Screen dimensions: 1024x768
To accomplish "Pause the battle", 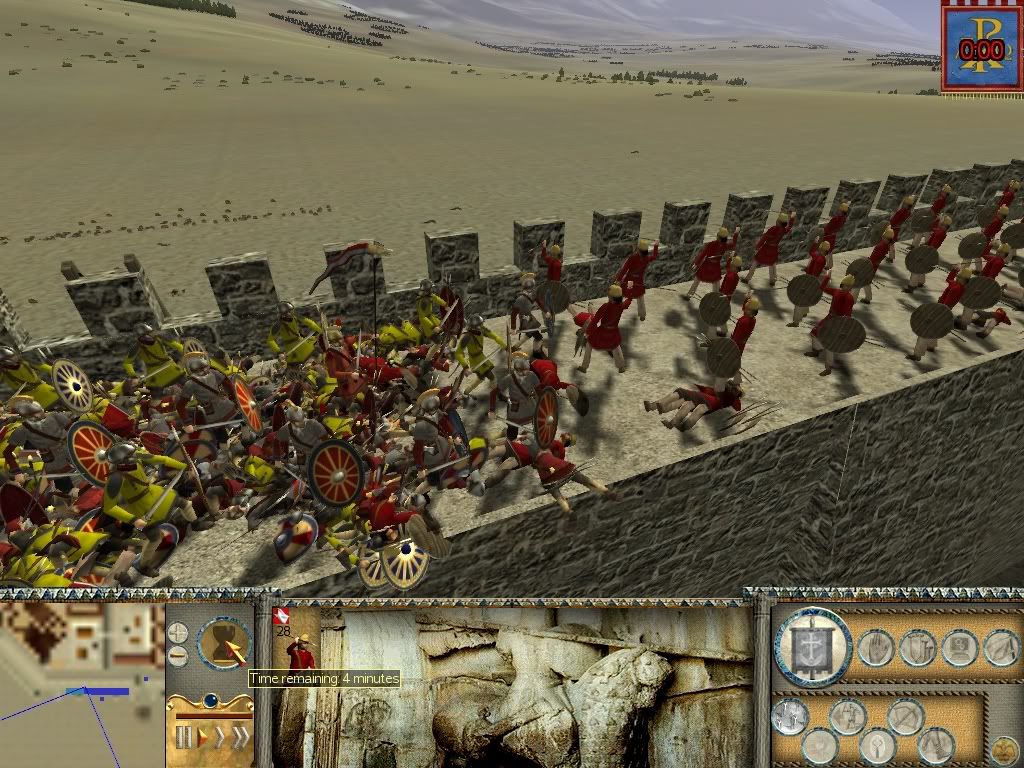I will point(183,738).
